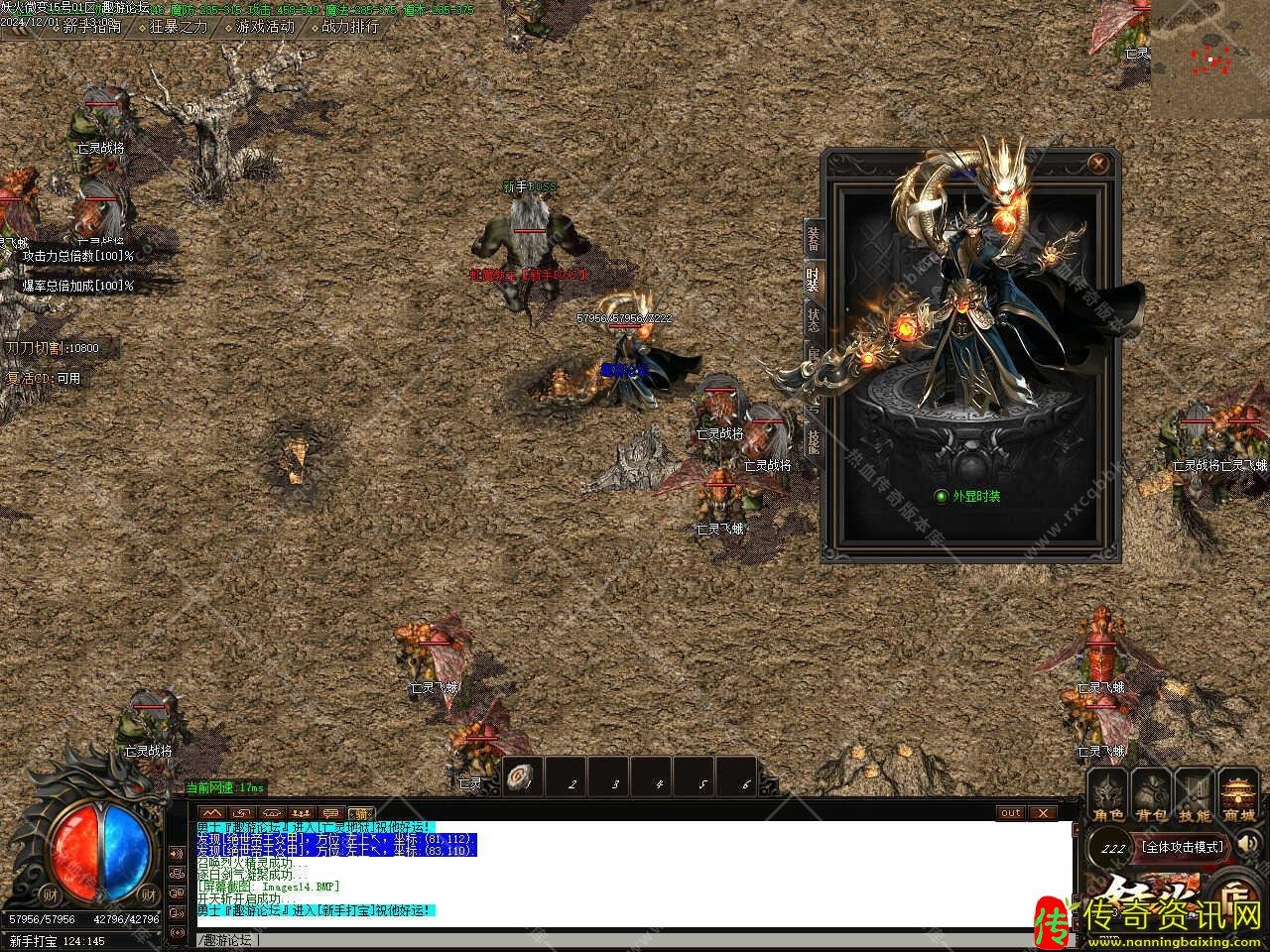The width and height of the screenshot is (1270, 952).
Task: Change the 全体攻击模式 attack mode
Action: tap(1184, 847)
